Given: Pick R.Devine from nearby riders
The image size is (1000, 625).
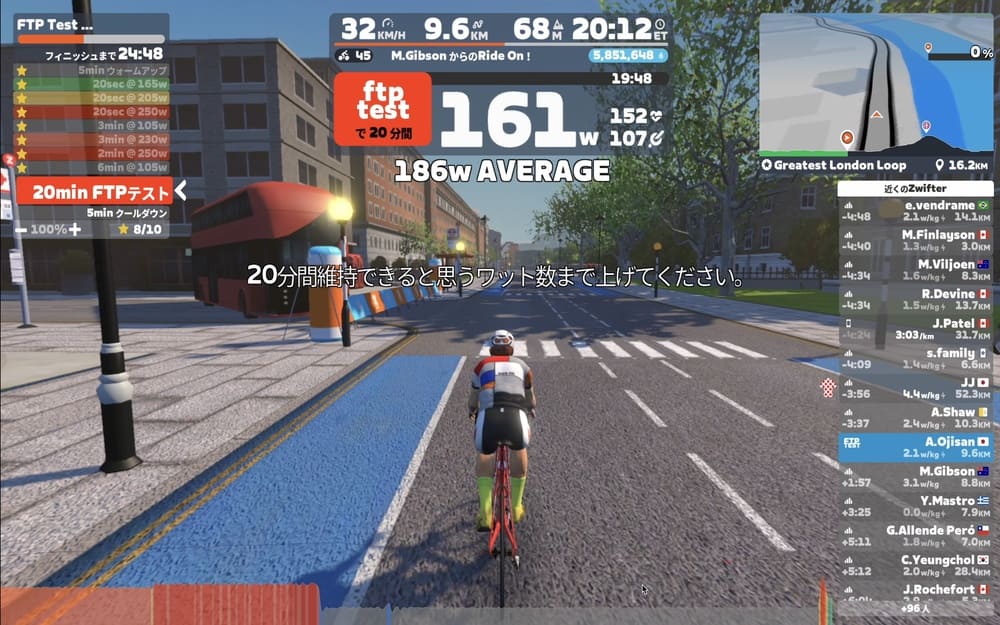Looking at the screenshot, I should pos(915,299).
